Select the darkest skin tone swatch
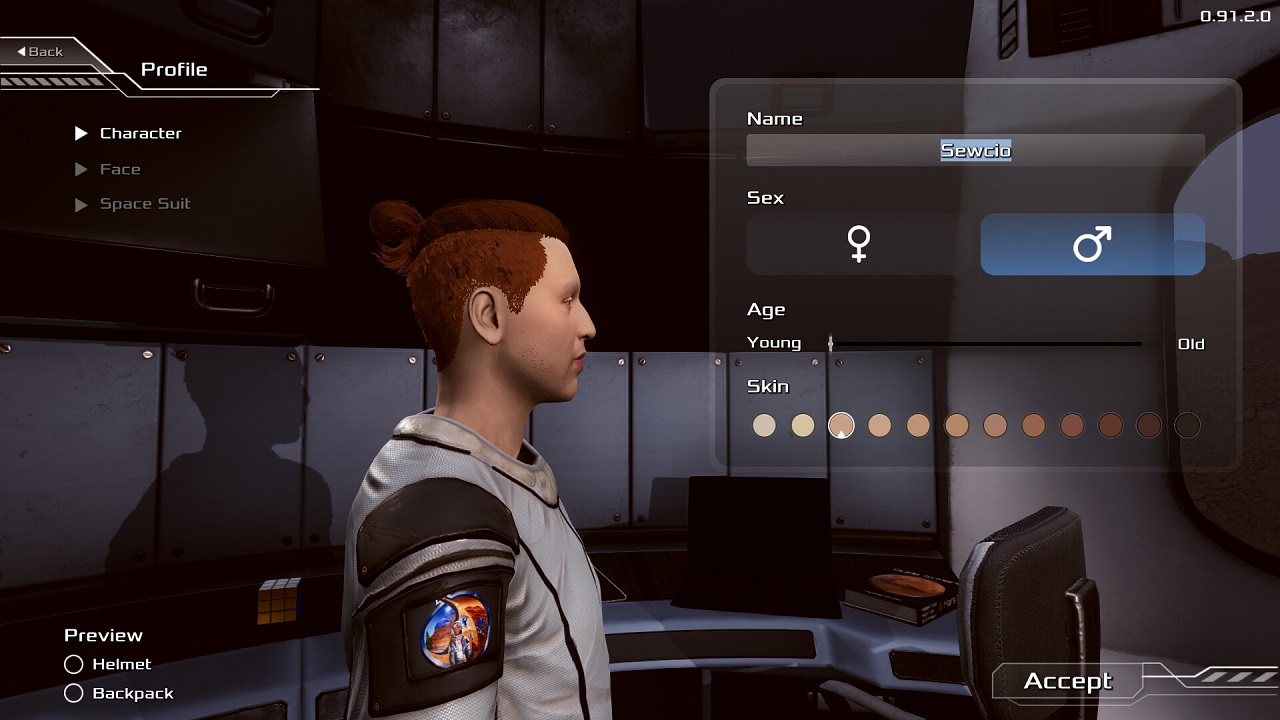 coord(1186,425)
